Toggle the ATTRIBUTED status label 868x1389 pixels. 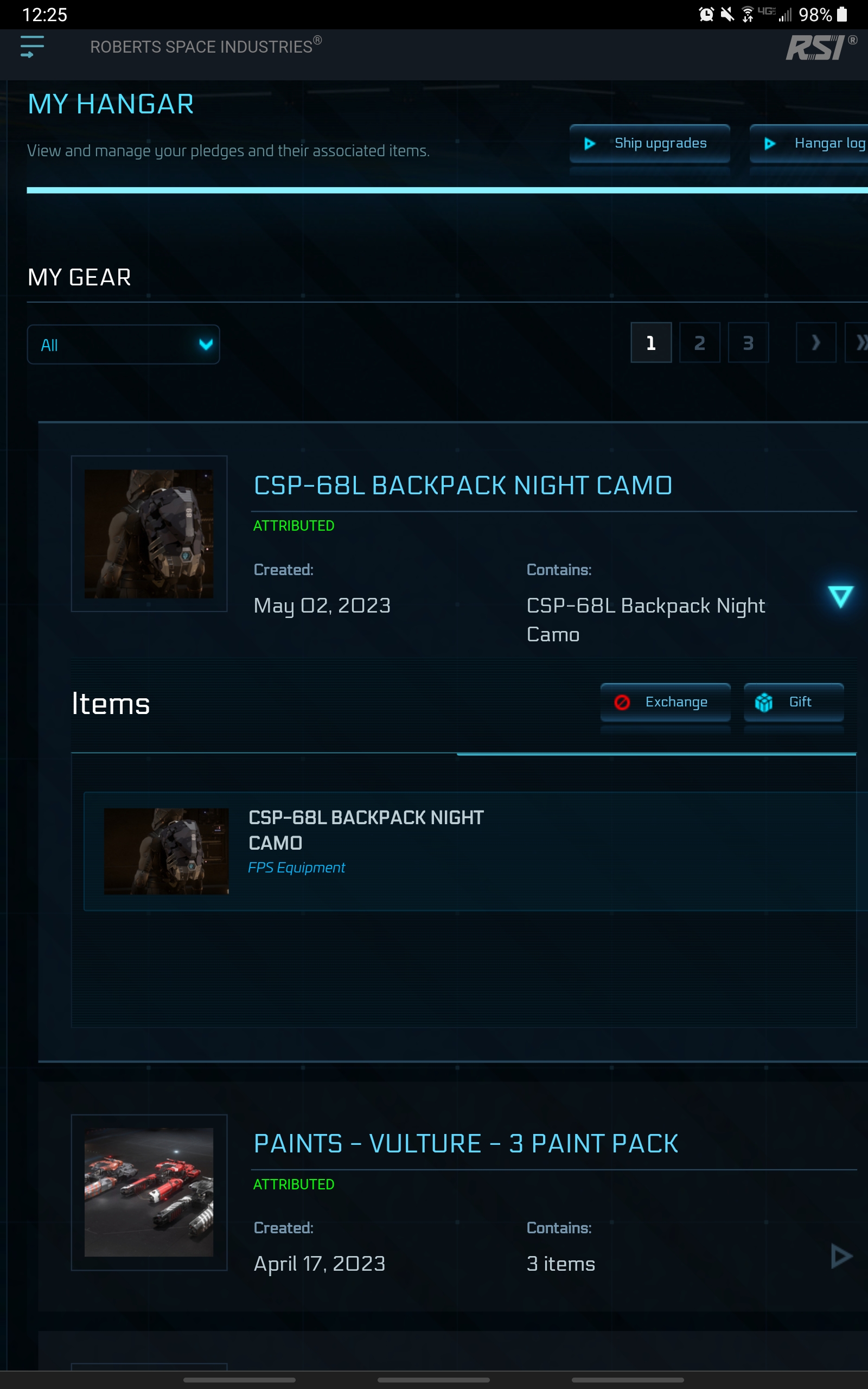click(294, 525)
